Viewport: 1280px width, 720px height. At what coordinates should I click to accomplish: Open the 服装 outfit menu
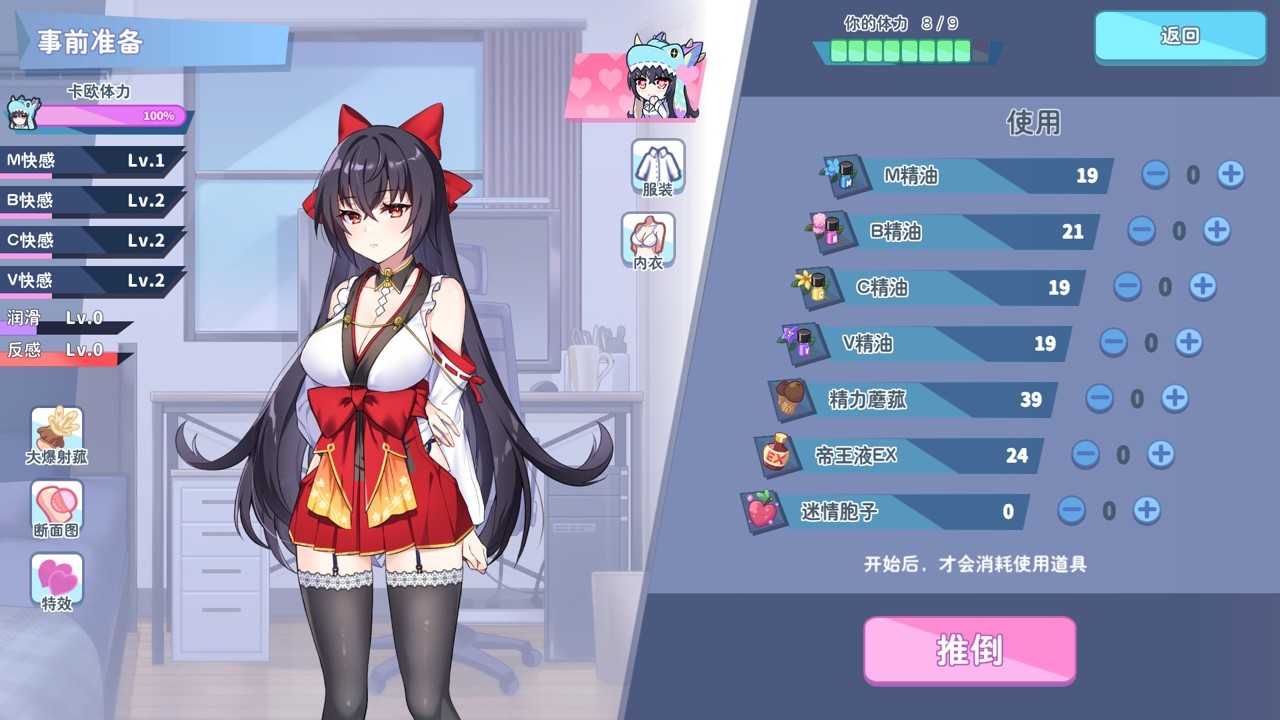pyautogui.click(x=658, y=167)
